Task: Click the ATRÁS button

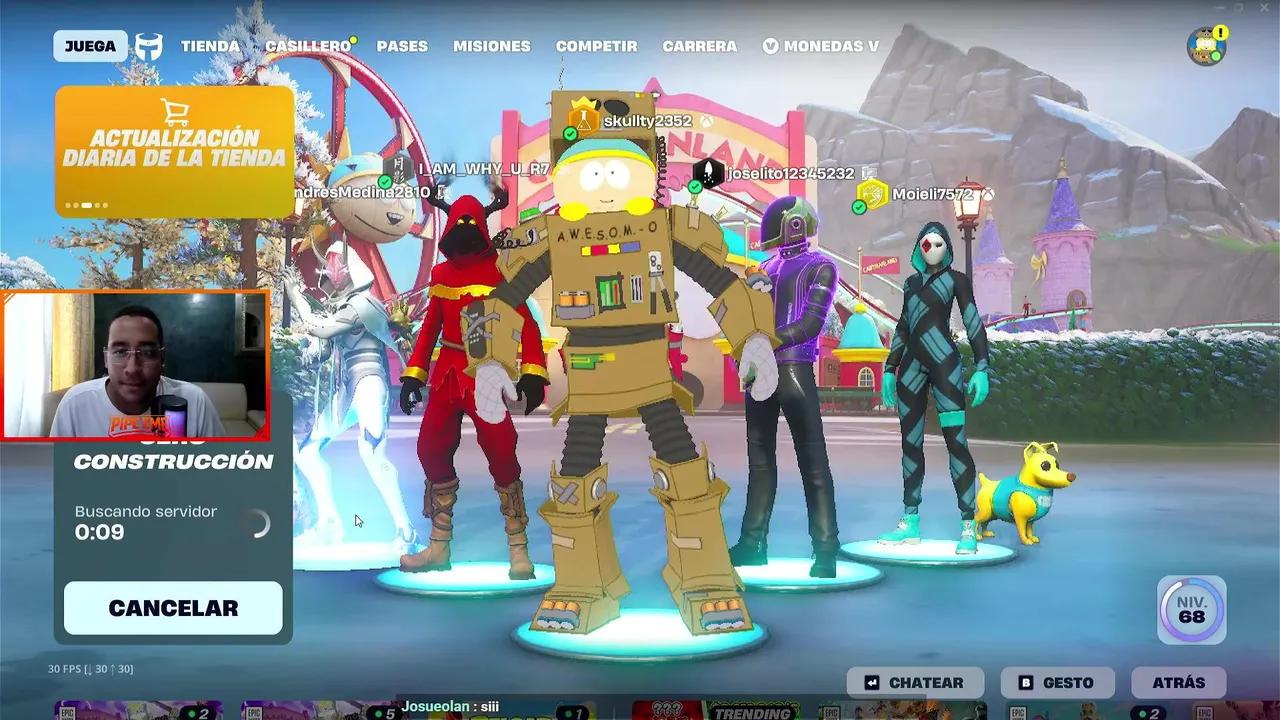Action: click(x=1179, y=682)
